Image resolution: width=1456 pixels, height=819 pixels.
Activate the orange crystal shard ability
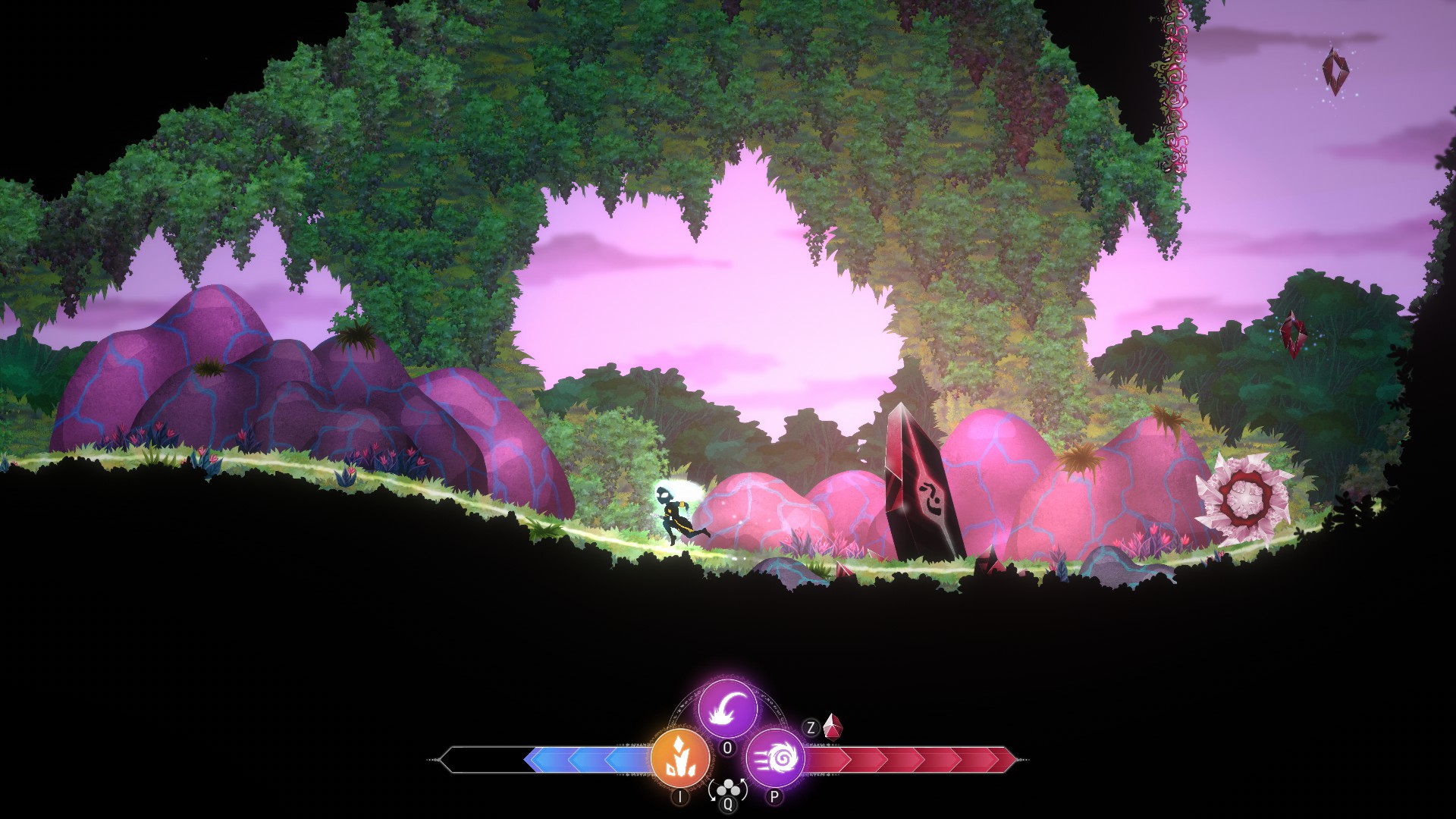680,758
